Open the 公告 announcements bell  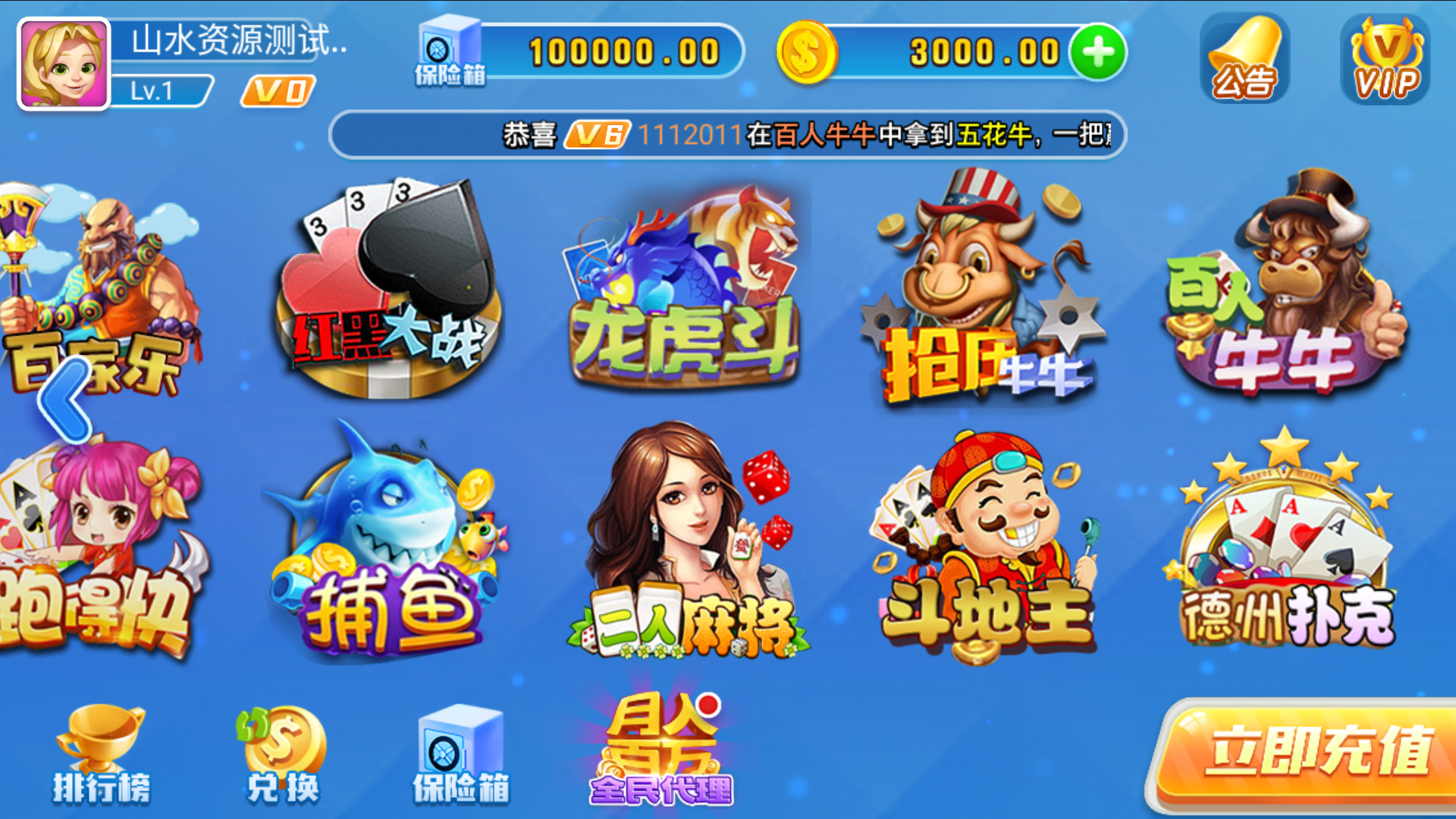pos(1244,57)
